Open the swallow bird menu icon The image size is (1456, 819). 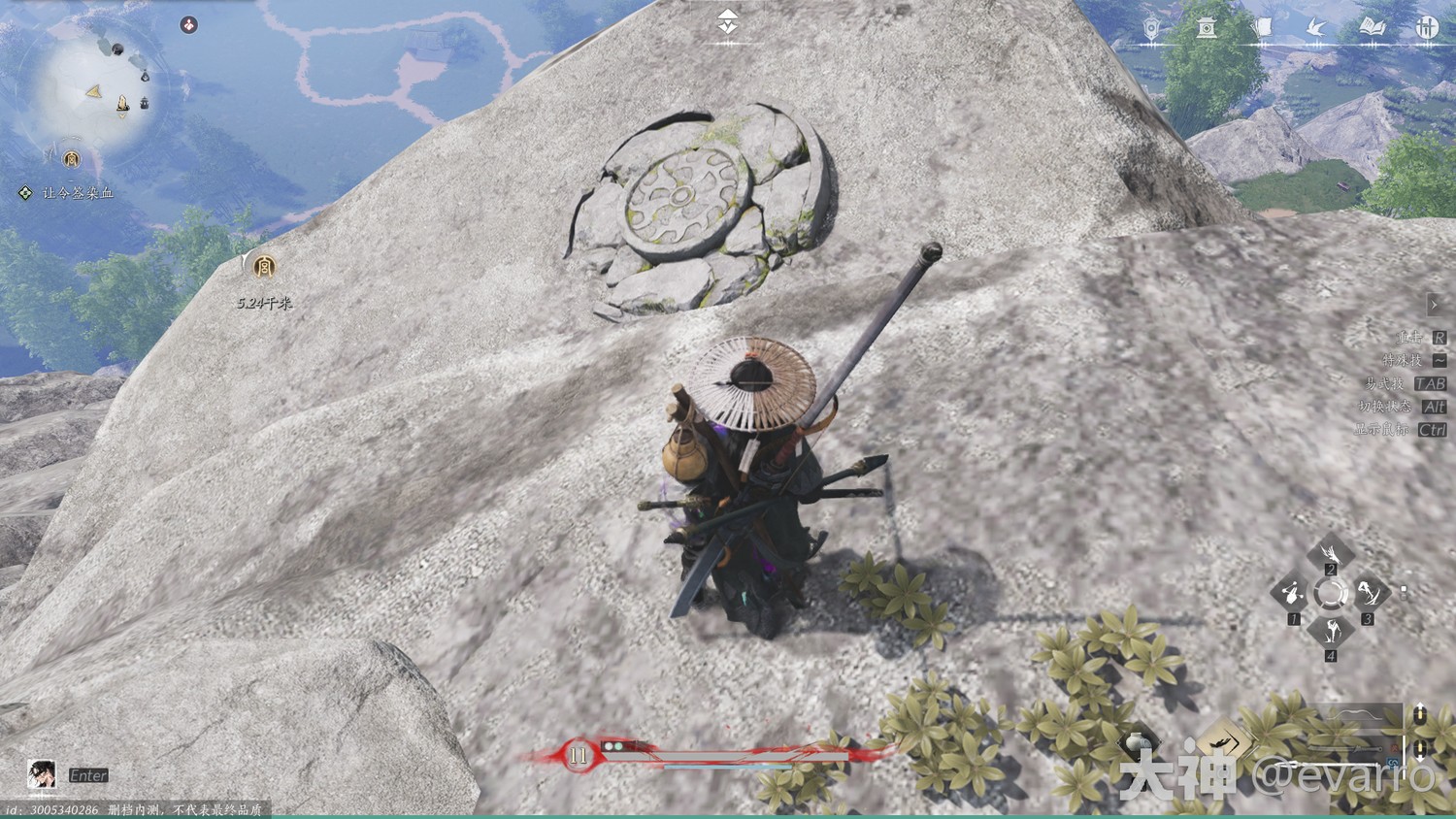pyautogui.click(x=1316, y=28)
